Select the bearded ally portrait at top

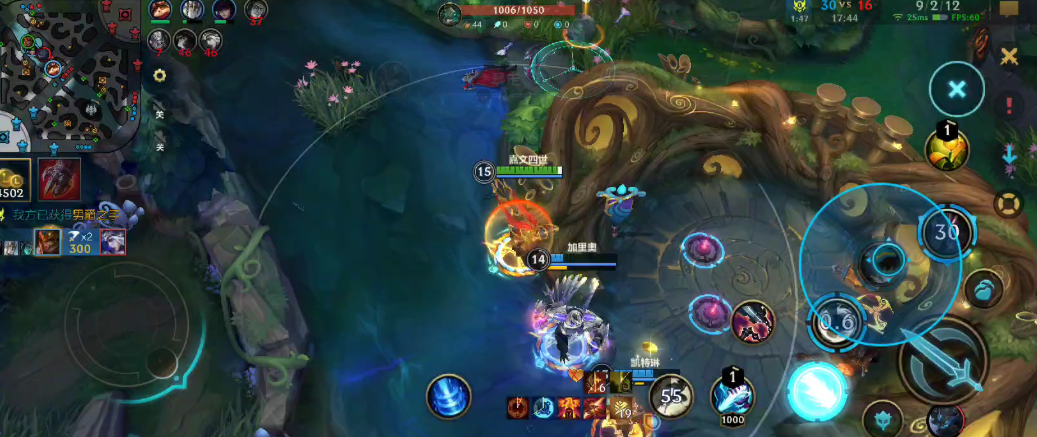tap(190, 10)
